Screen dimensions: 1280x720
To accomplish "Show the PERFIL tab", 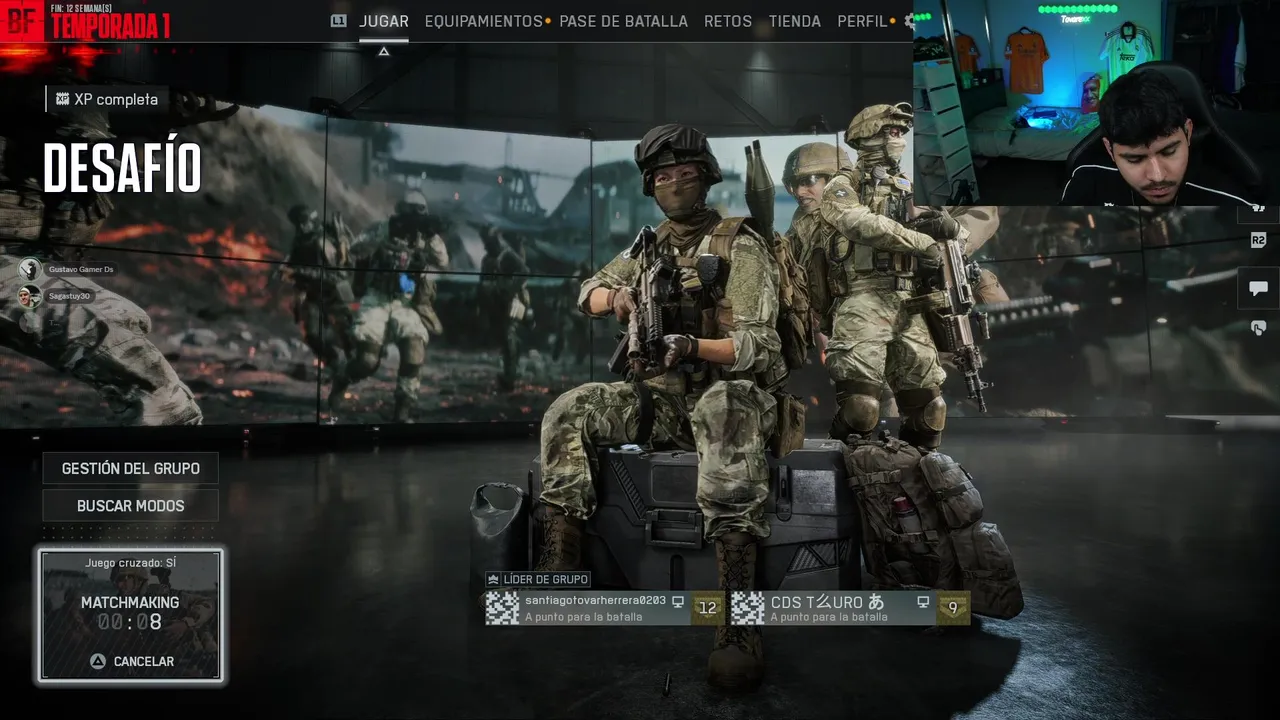I will coord(862,21).
